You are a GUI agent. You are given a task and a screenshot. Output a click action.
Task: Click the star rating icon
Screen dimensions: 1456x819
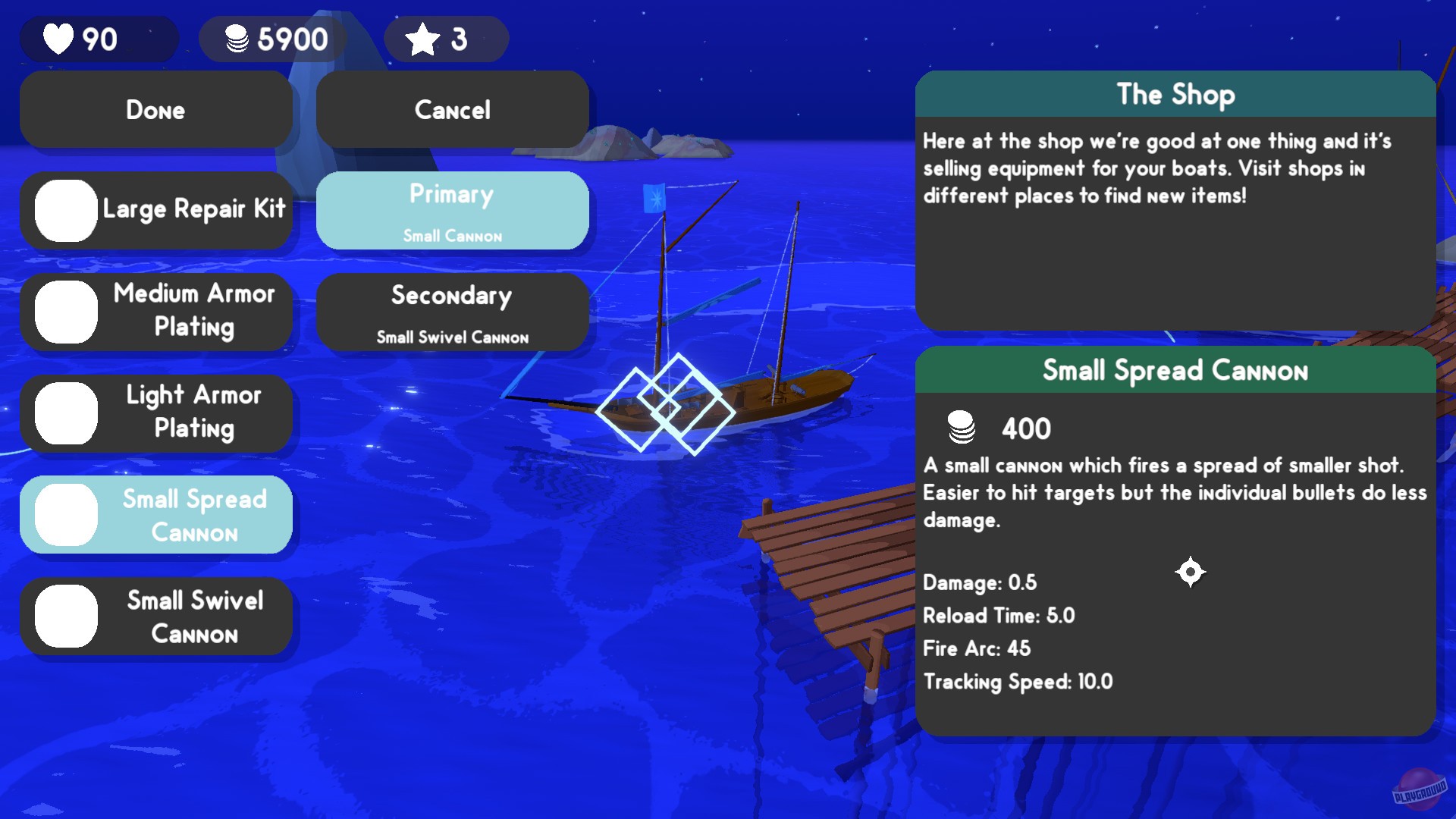pyautogui.click(x=422, y=38)
